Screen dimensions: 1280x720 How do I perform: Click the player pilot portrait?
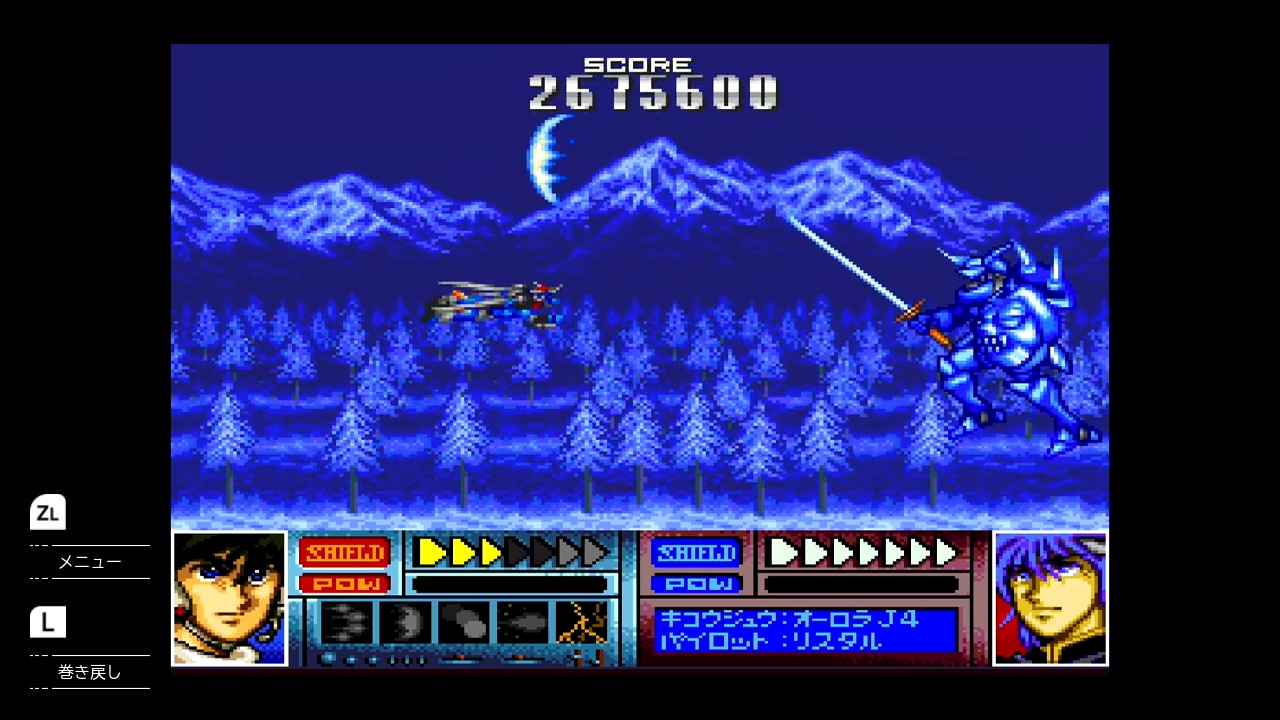[x=229, y=598]
